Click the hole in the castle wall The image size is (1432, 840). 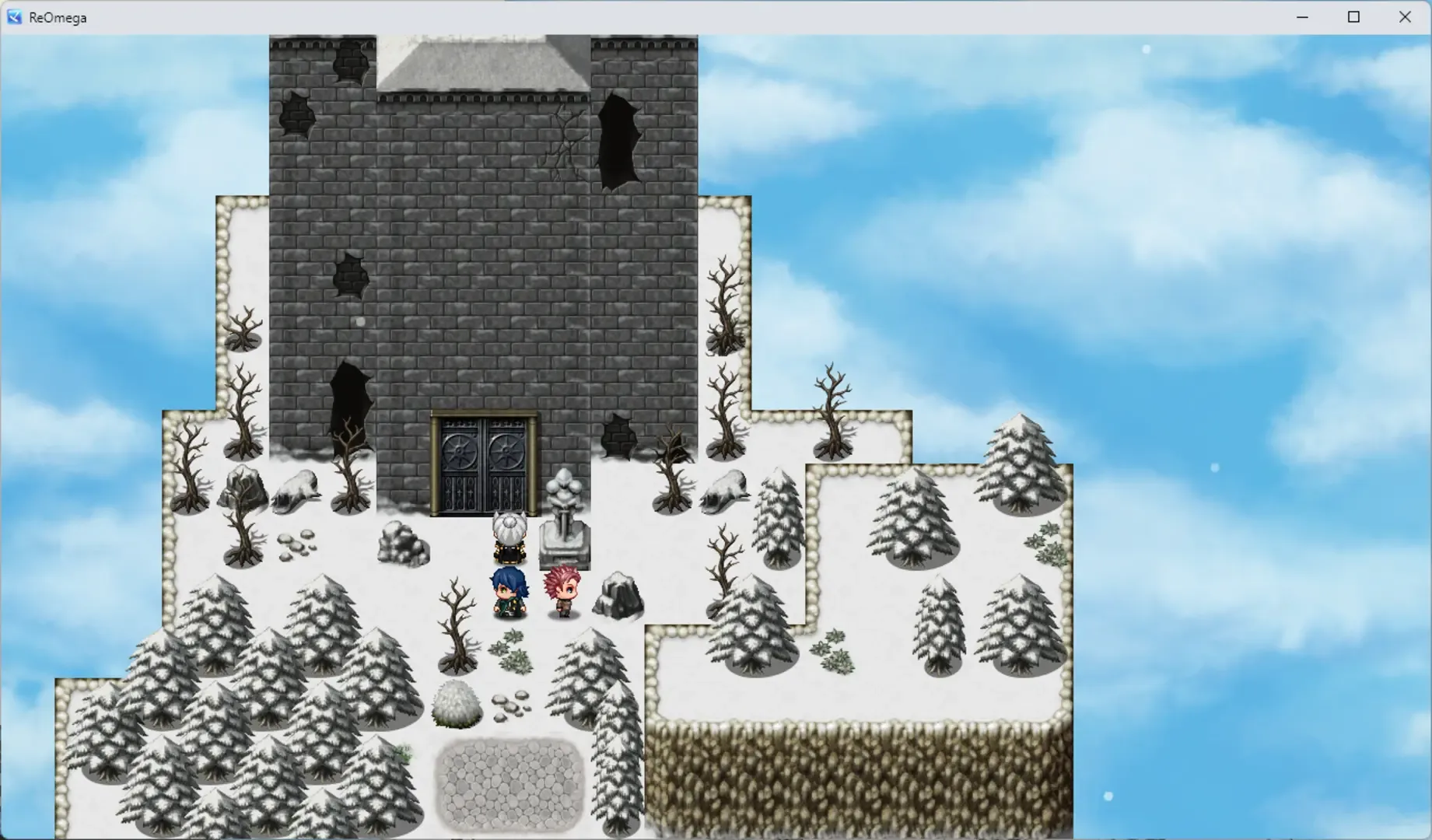click(x=618, y=144)
